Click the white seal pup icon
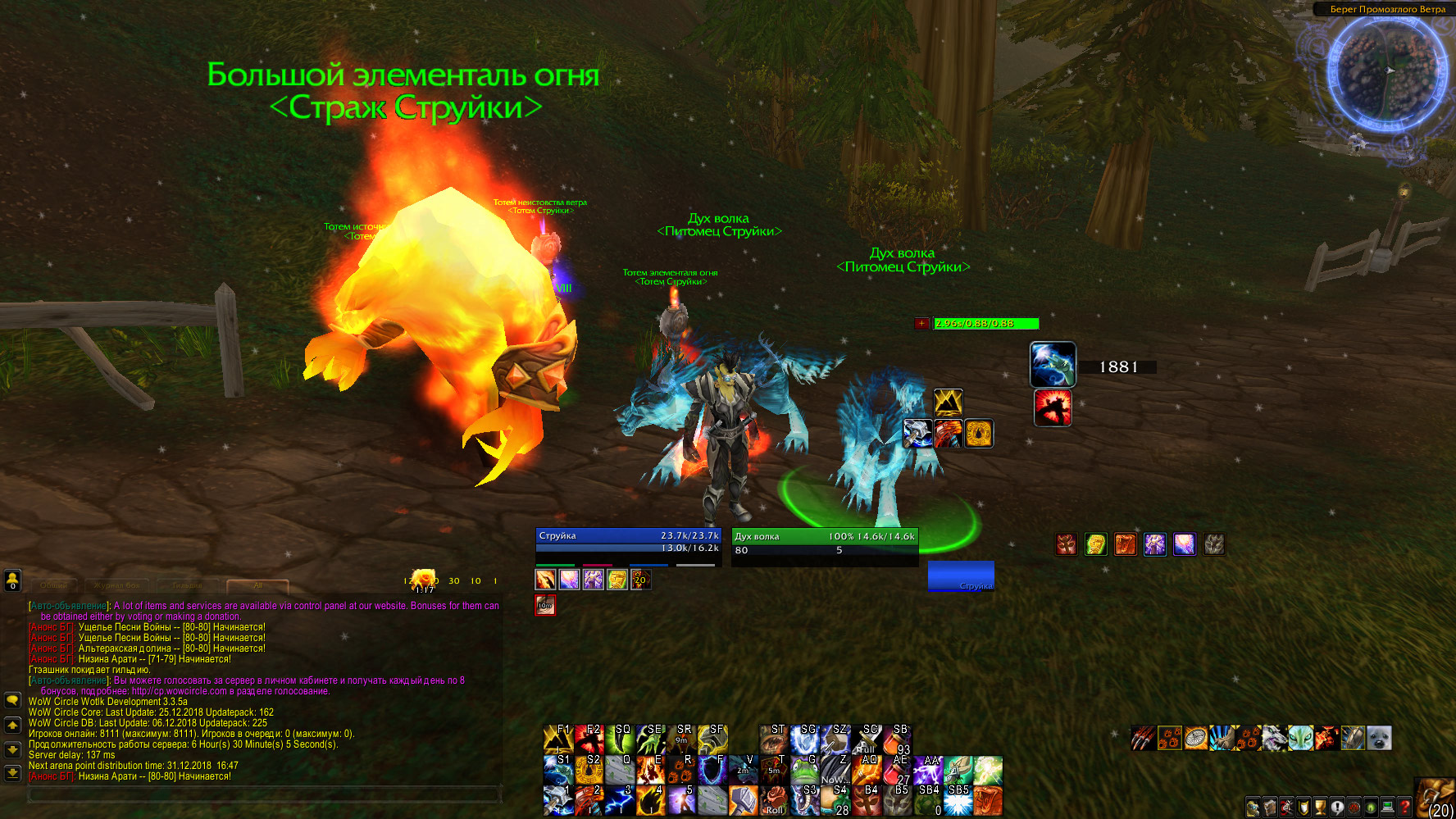This screenshot has width=1456, height=819. [1380, 739]
